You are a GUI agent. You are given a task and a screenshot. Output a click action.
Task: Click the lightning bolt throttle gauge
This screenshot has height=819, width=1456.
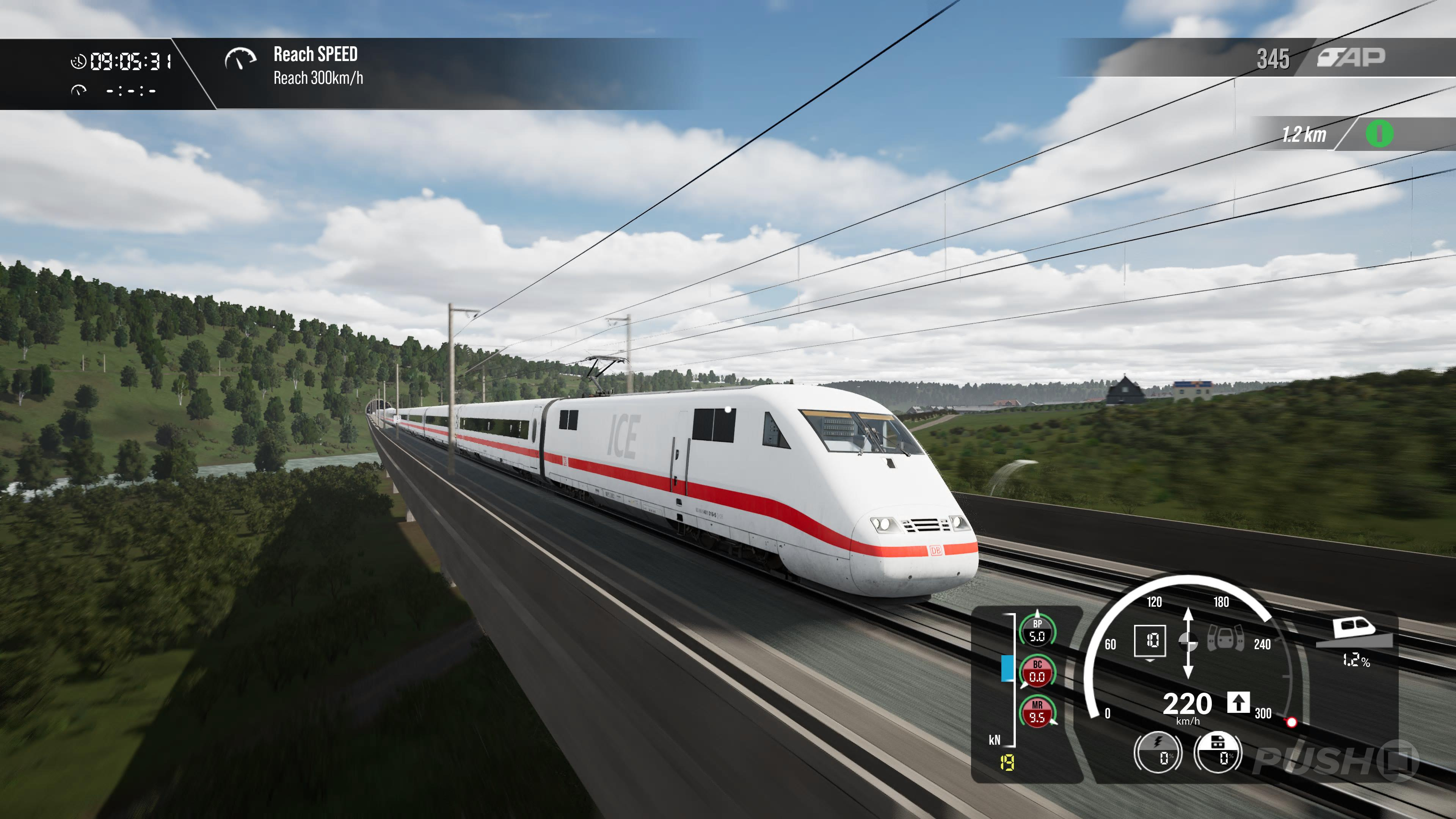coord(1158,752)
